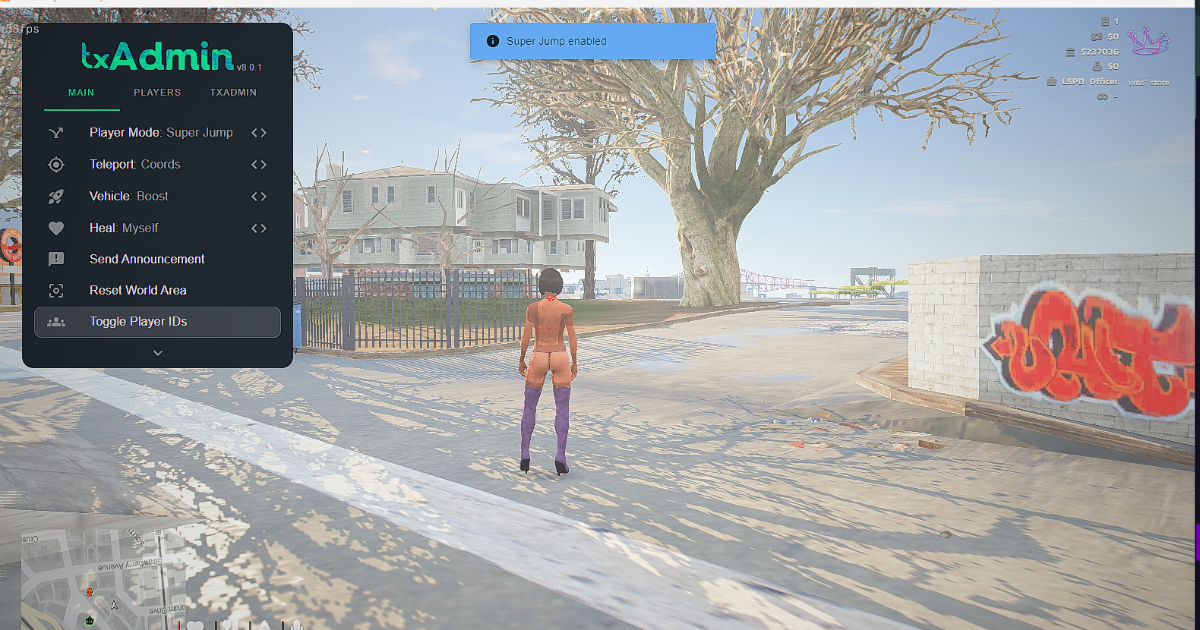Select the Heal: Myself option

point(124,228)
